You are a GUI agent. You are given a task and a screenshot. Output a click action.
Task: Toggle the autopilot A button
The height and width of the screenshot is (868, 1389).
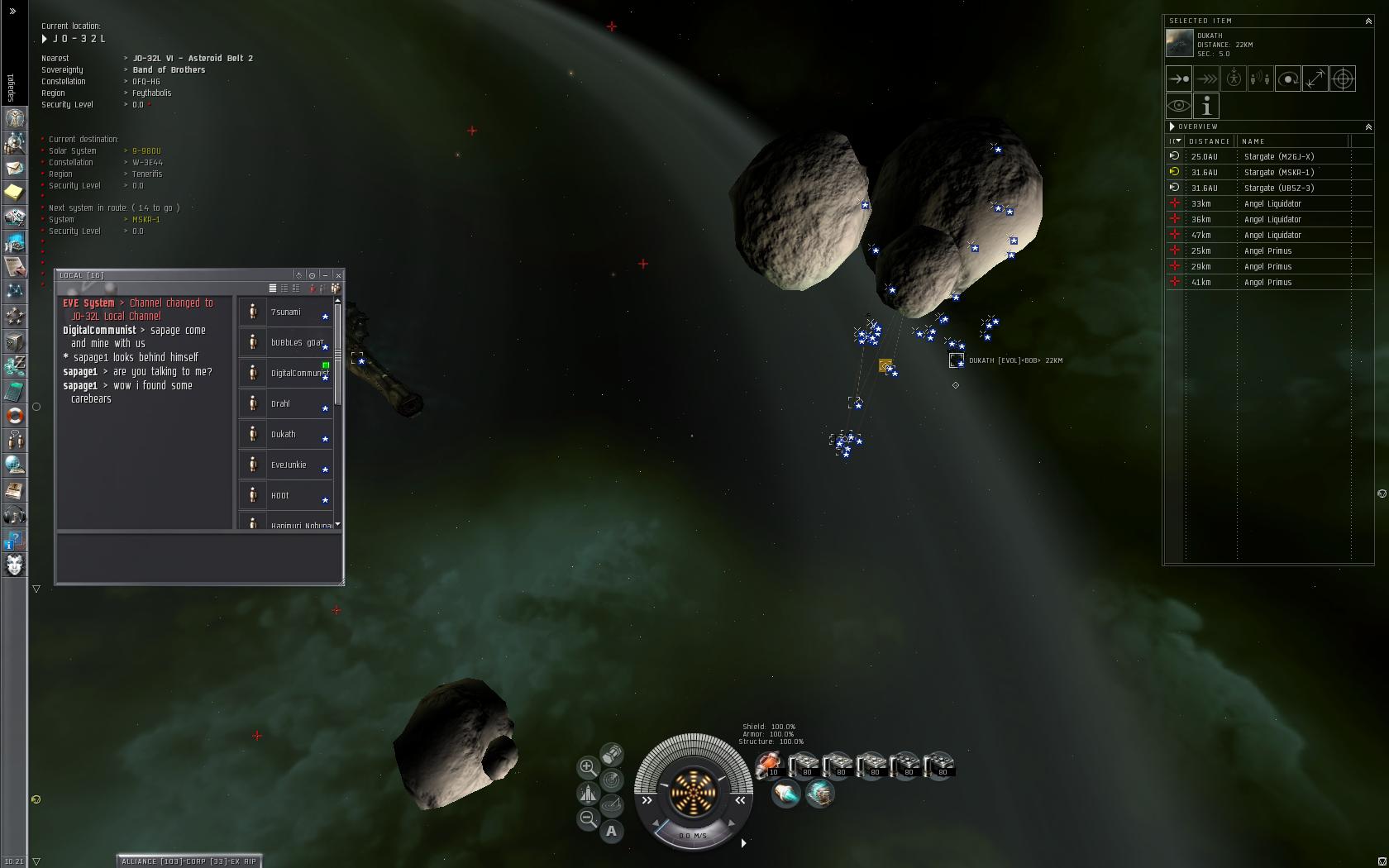[x=611, y=831]
